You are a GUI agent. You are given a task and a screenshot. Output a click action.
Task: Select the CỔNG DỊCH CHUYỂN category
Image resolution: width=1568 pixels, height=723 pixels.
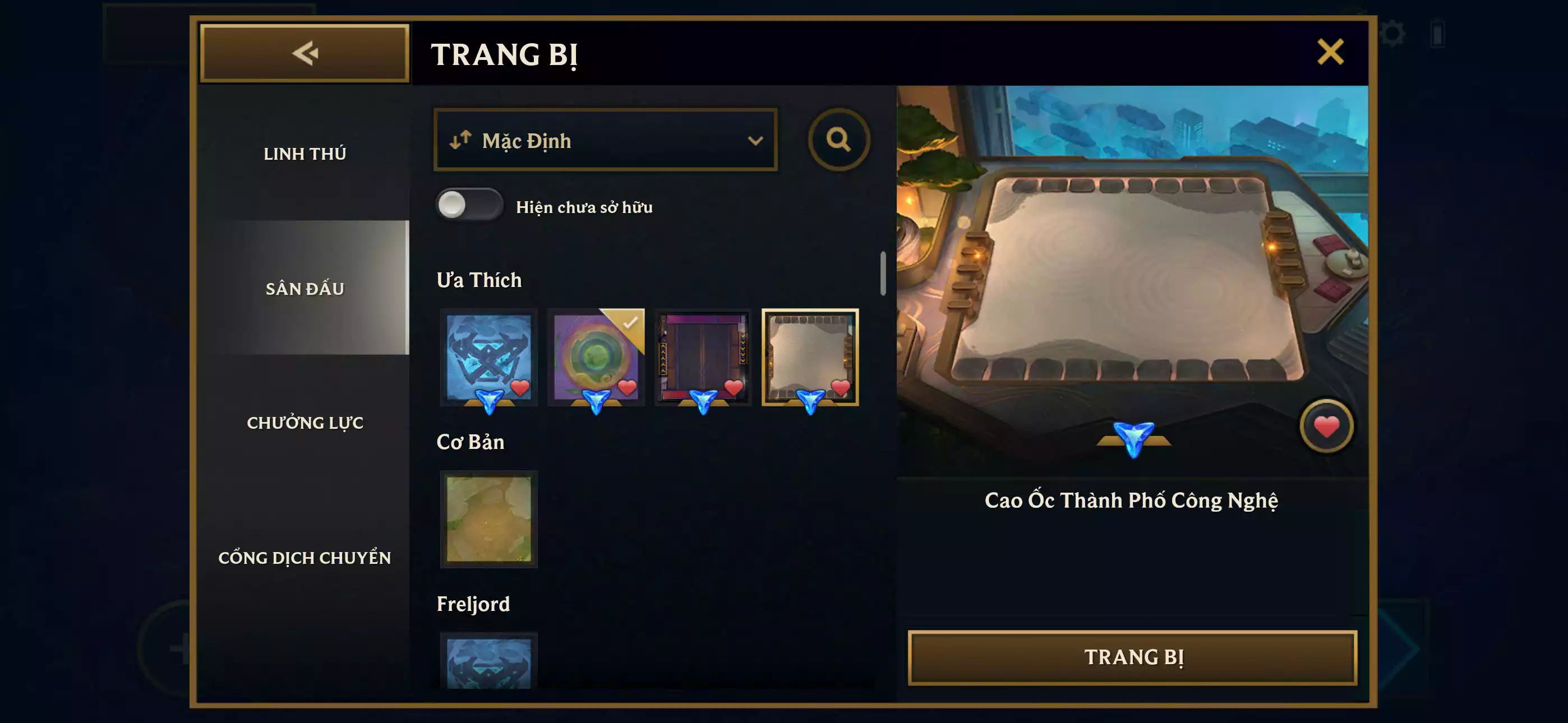tap(306, 557)
